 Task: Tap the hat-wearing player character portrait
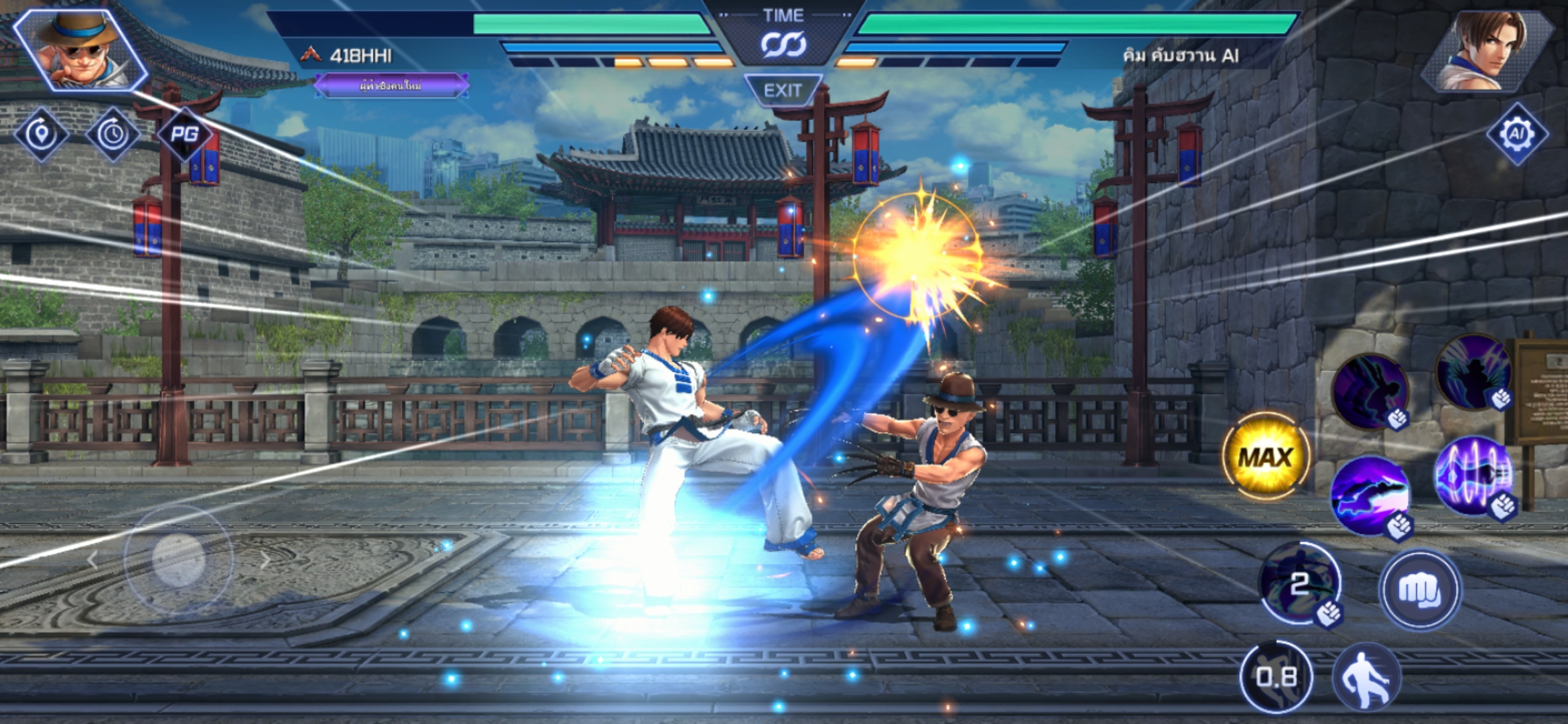[x=80, y=50]
